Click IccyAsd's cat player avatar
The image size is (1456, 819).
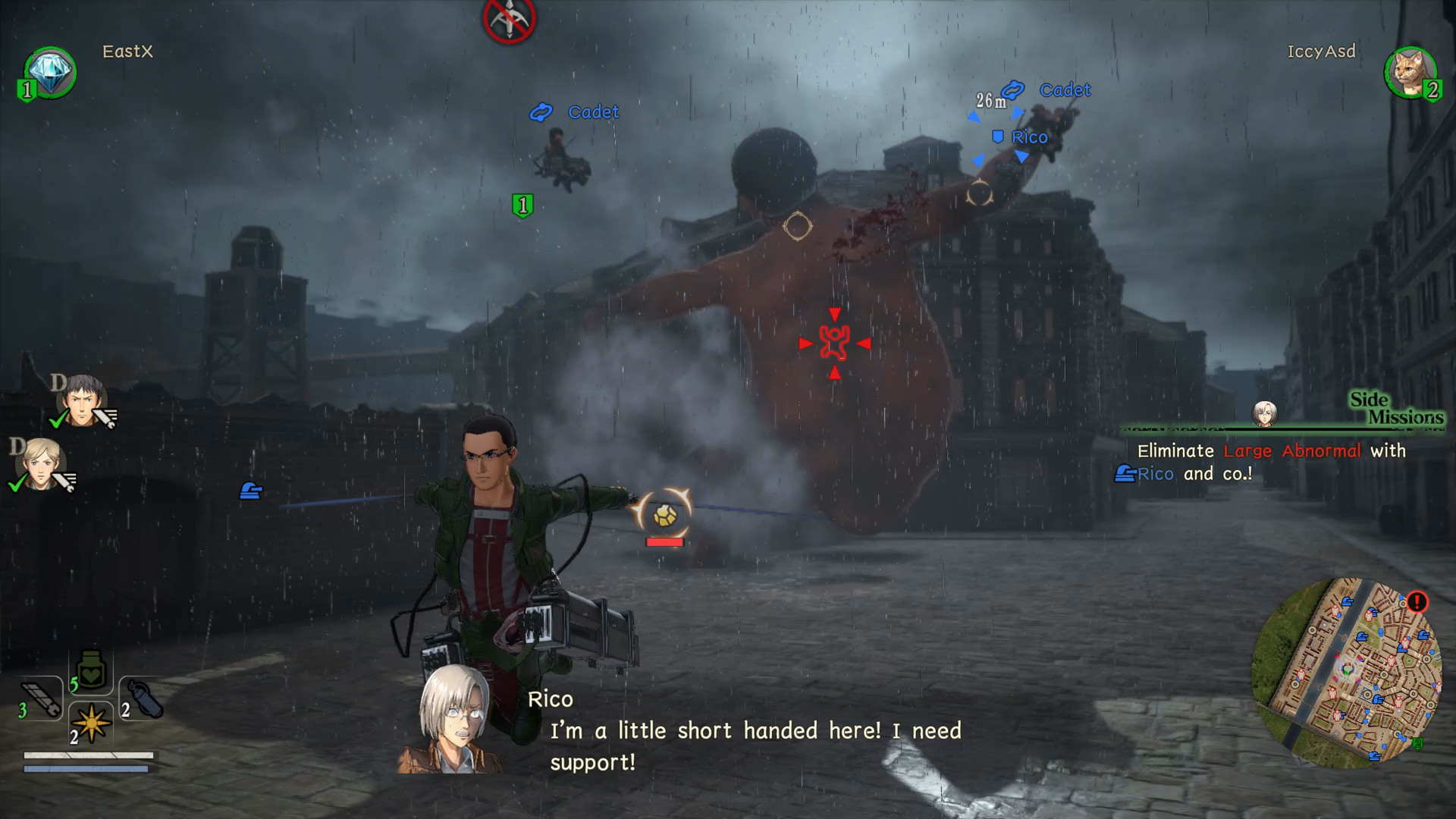[1410, 73]
